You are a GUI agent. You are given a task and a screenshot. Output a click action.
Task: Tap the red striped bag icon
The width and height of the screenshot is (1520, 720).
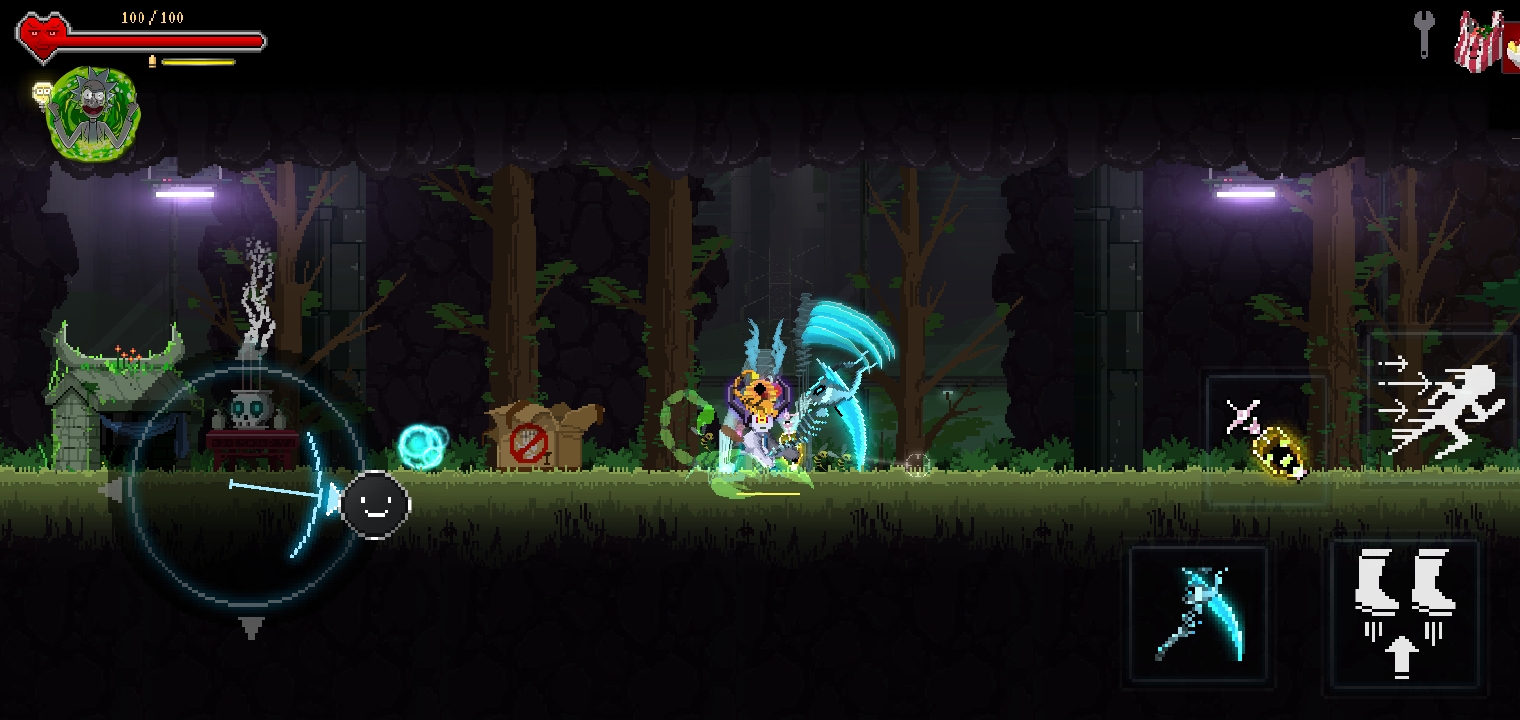[1479, 42]
